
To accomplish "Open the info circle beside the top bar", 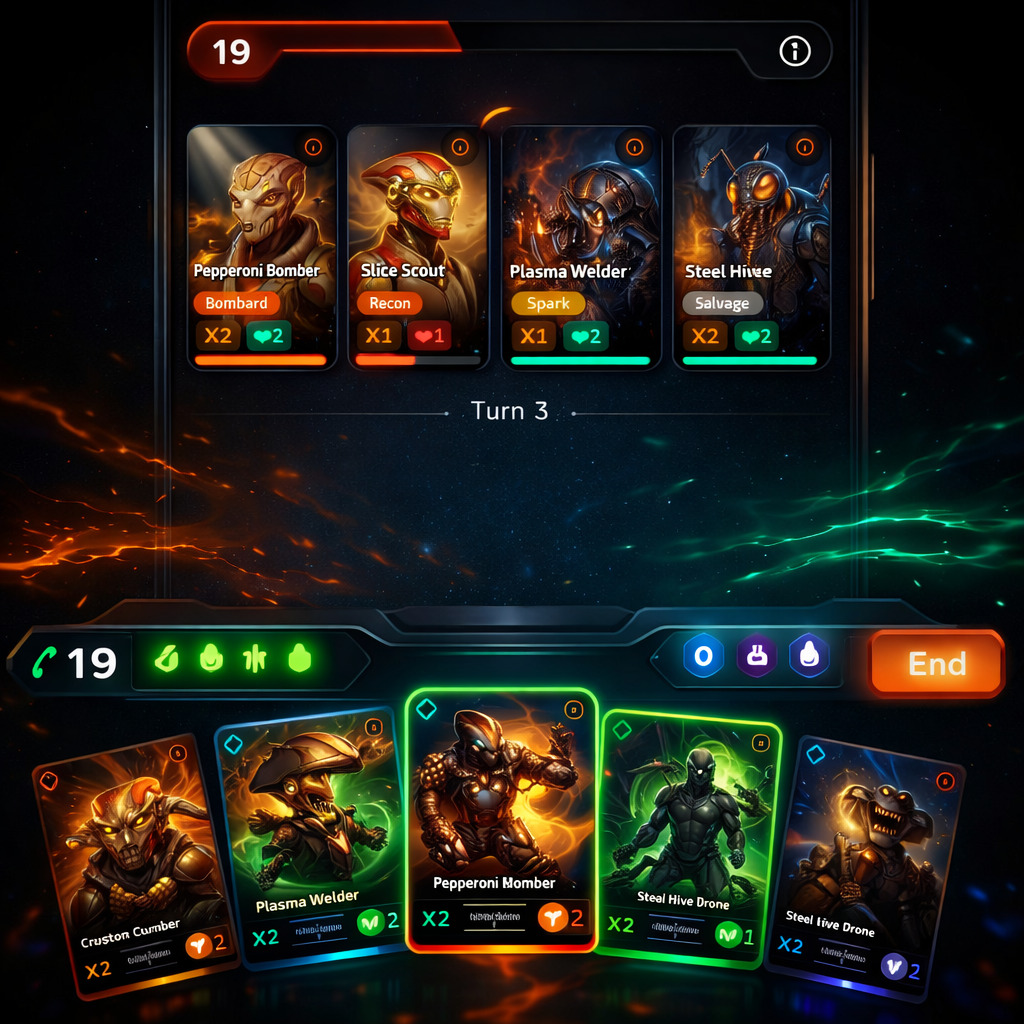I will pos(795,51).
